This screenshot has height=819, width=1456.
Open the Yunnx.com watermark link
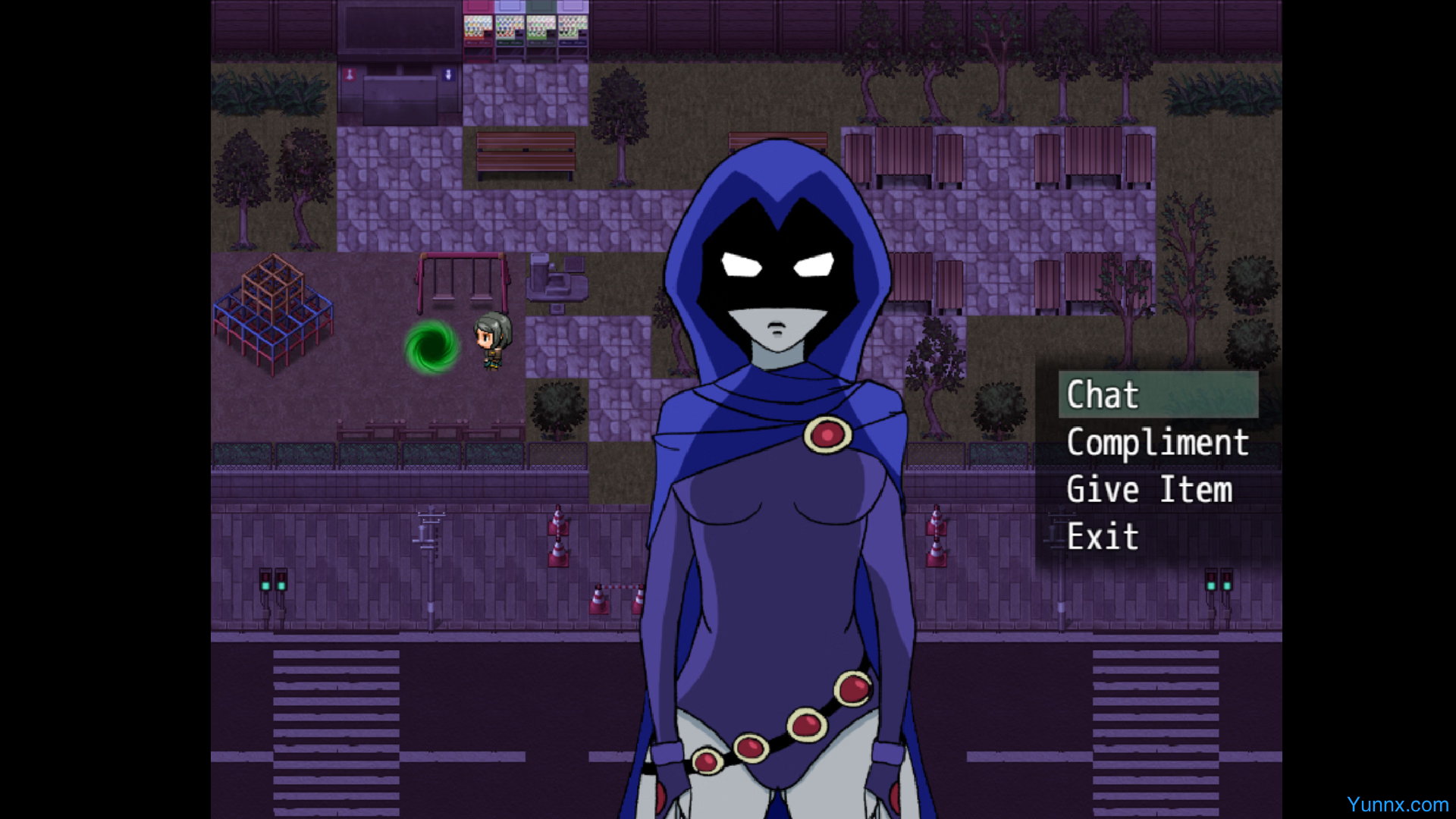coord(1397,805)
